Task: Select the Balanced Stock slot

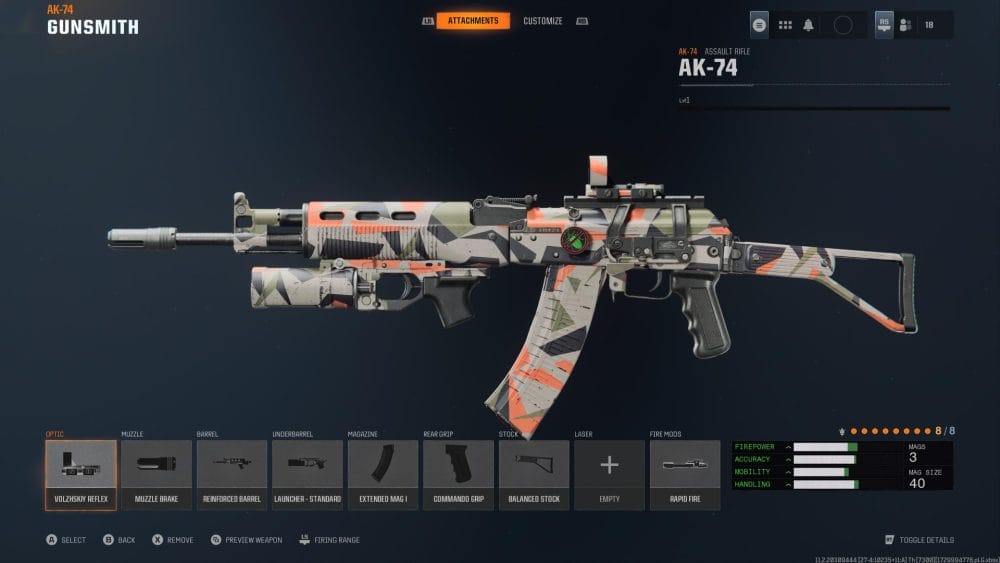Action: tap(534, 475)
